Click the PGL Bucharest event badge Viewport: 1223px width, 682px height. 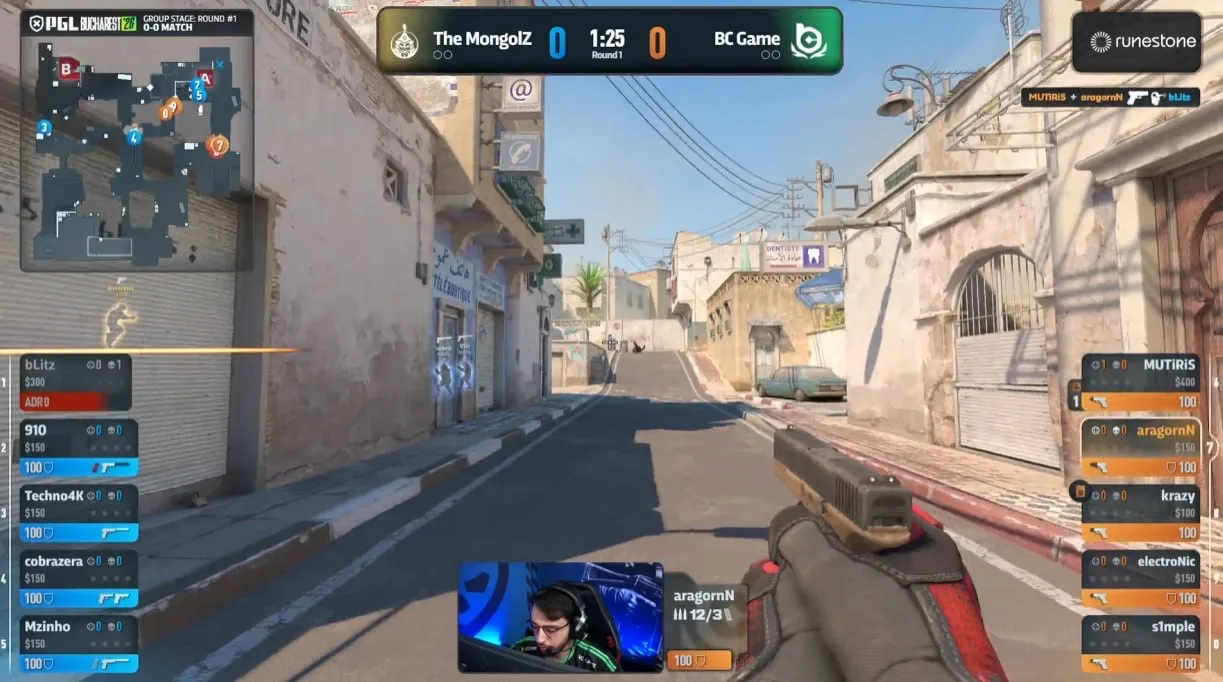point(82,23)
